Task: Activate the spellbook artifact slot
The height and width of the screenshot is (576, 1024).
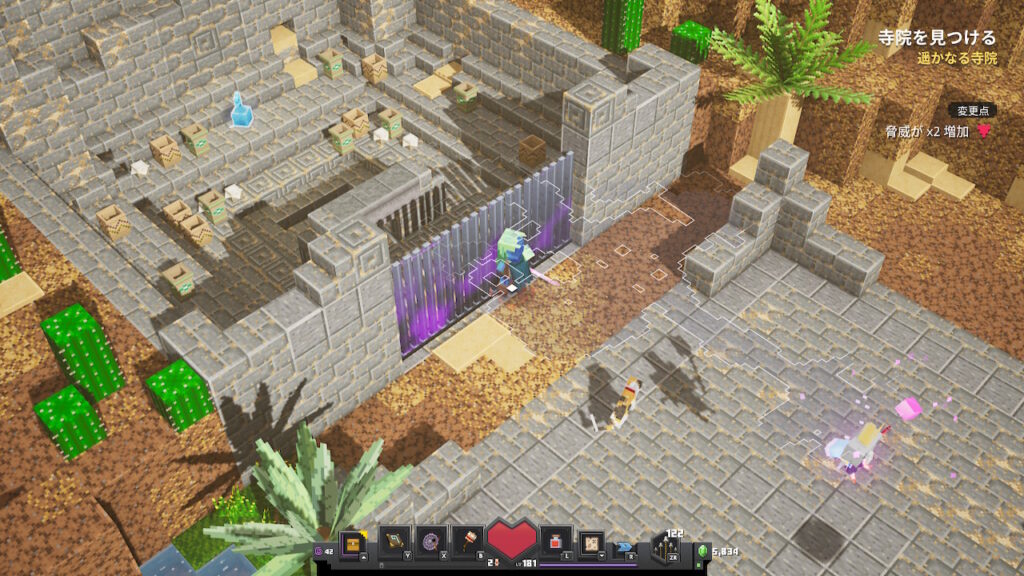Action: click(393, 543)
